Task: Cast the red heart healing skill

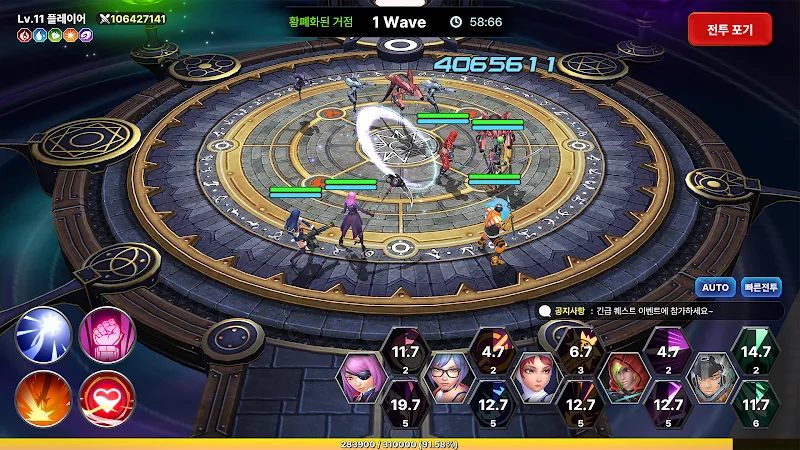Action: point(106,397)
